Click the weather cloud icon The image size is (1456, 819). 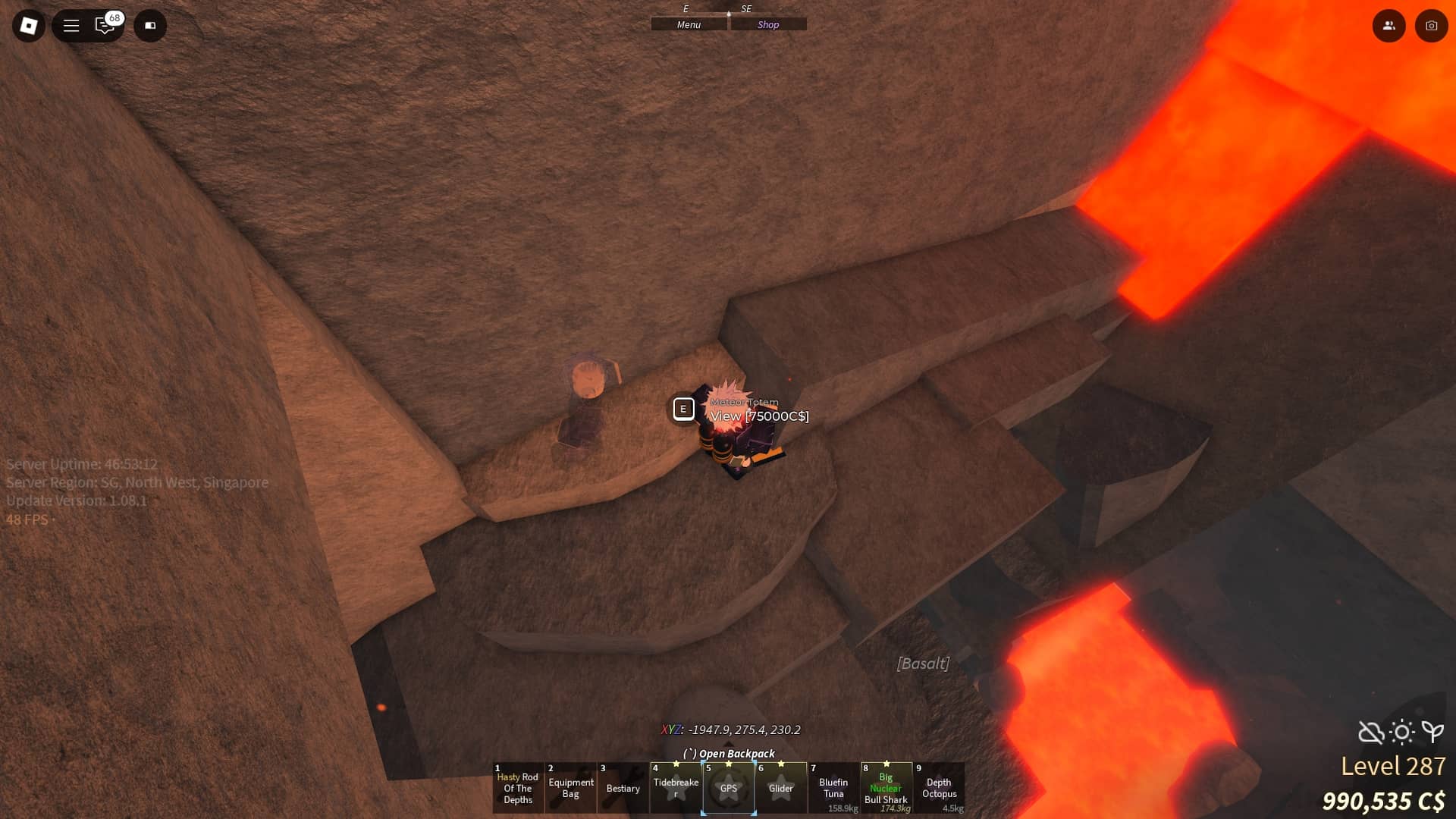1369,733
